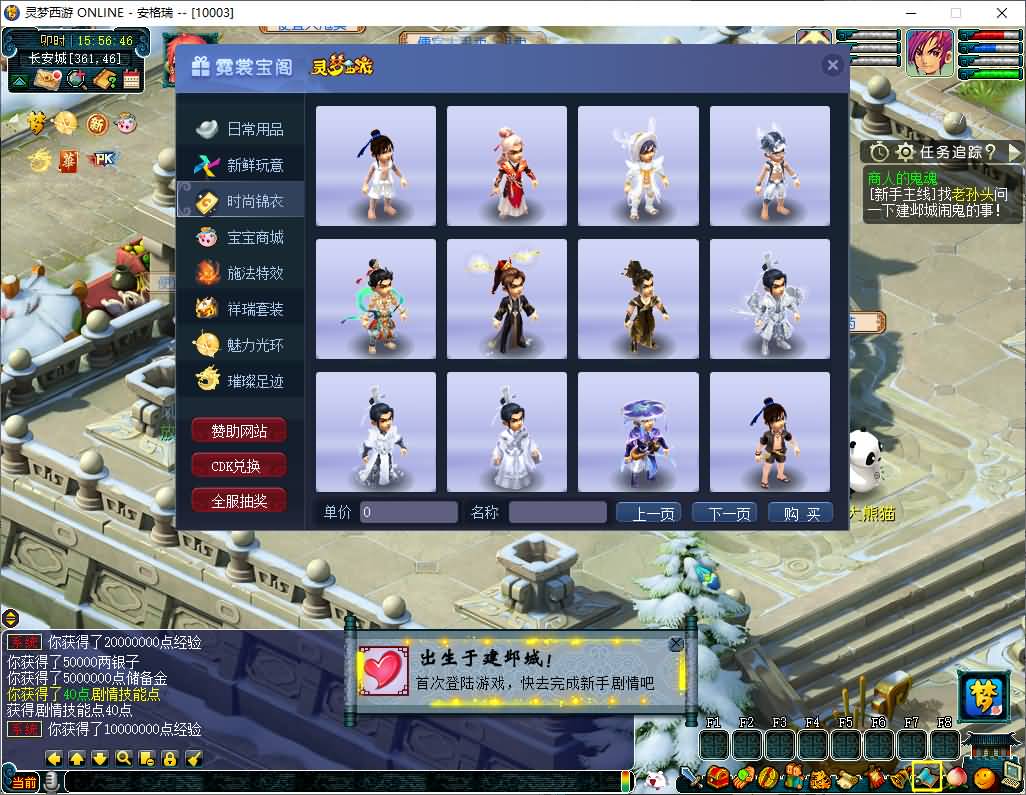Choose the purple mushroom-hat costume thumbnail

click(x=638, y=432)
